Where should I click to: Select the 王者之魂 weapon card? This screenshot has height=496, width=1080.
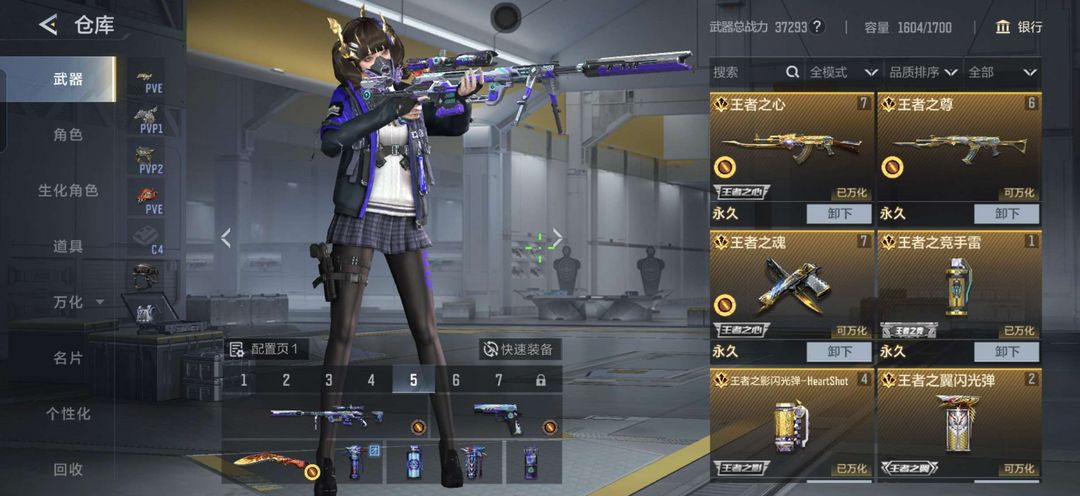tap(792, 284)
